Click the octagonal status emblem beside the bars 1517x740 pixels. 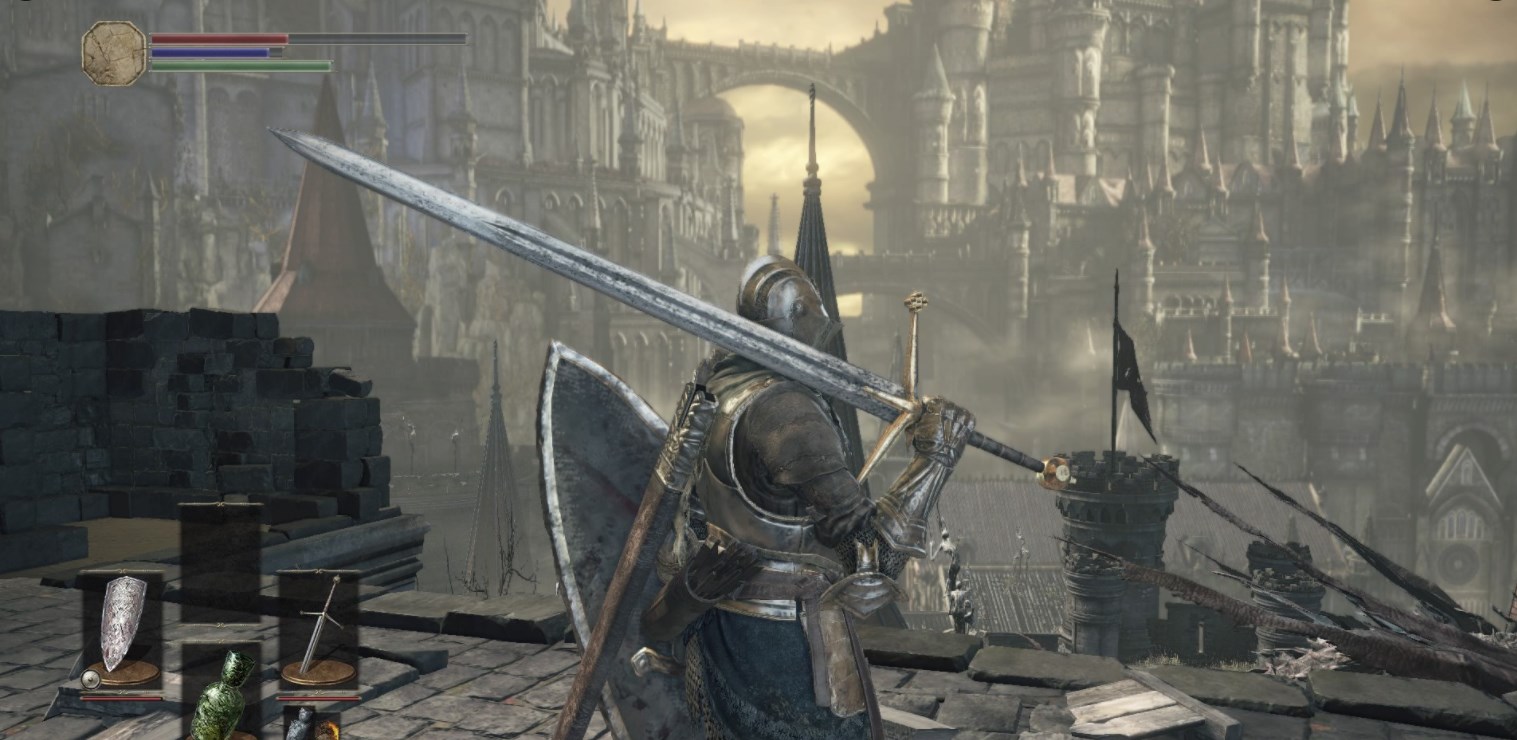click(x=114, y=52)
